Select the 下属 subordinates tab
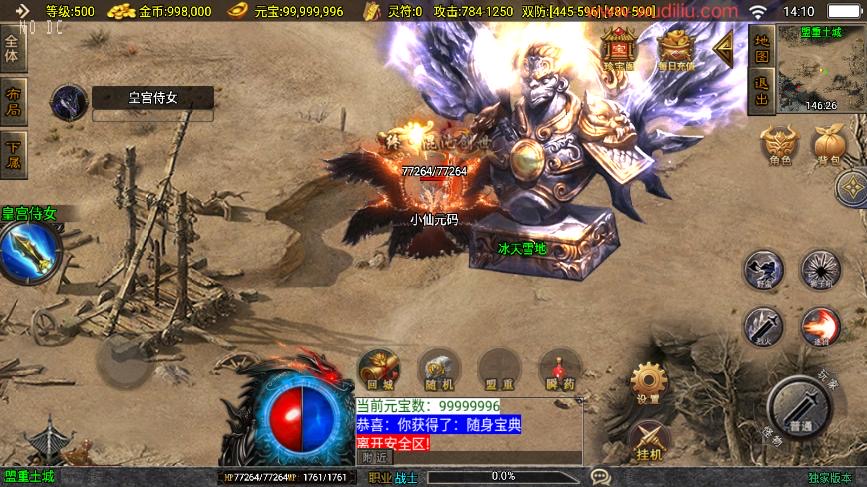Viewport: 867px width, 487px height. point(13,153)
